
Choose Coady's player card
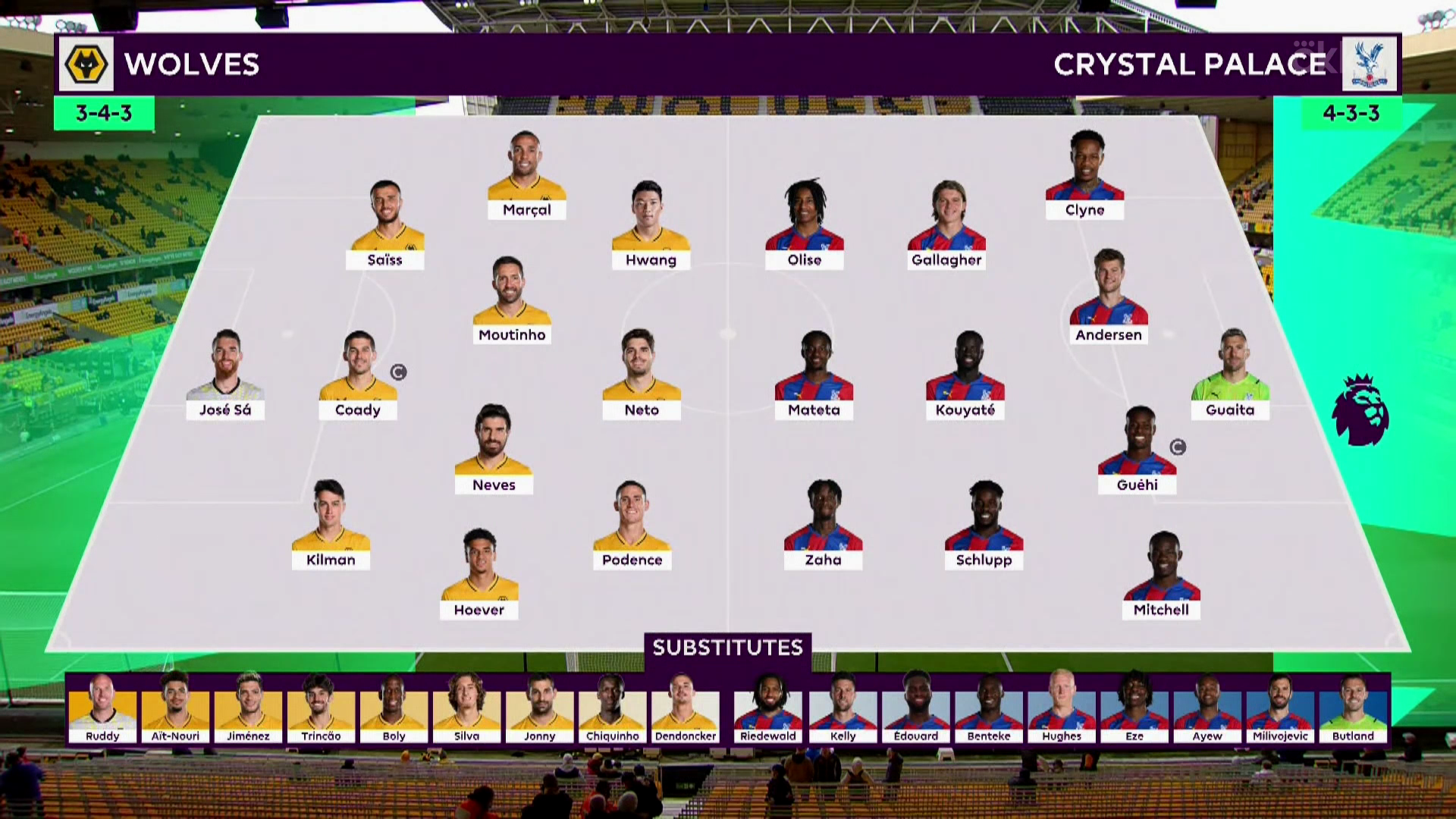click(358, 375)
